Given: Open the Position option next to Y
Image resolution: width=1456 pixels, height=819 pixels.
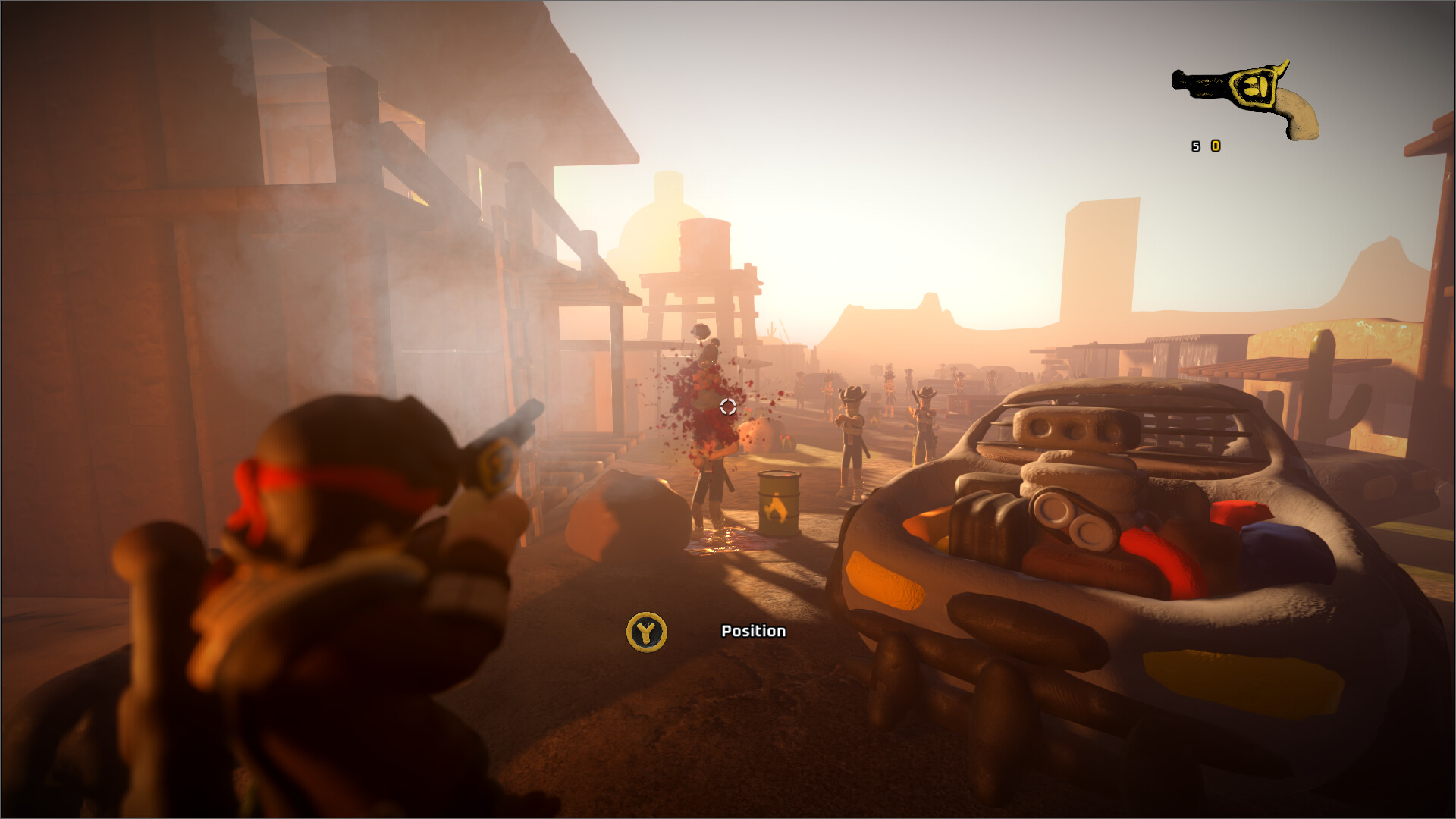Looking at the screenshot, I should (x=752, y=631).
